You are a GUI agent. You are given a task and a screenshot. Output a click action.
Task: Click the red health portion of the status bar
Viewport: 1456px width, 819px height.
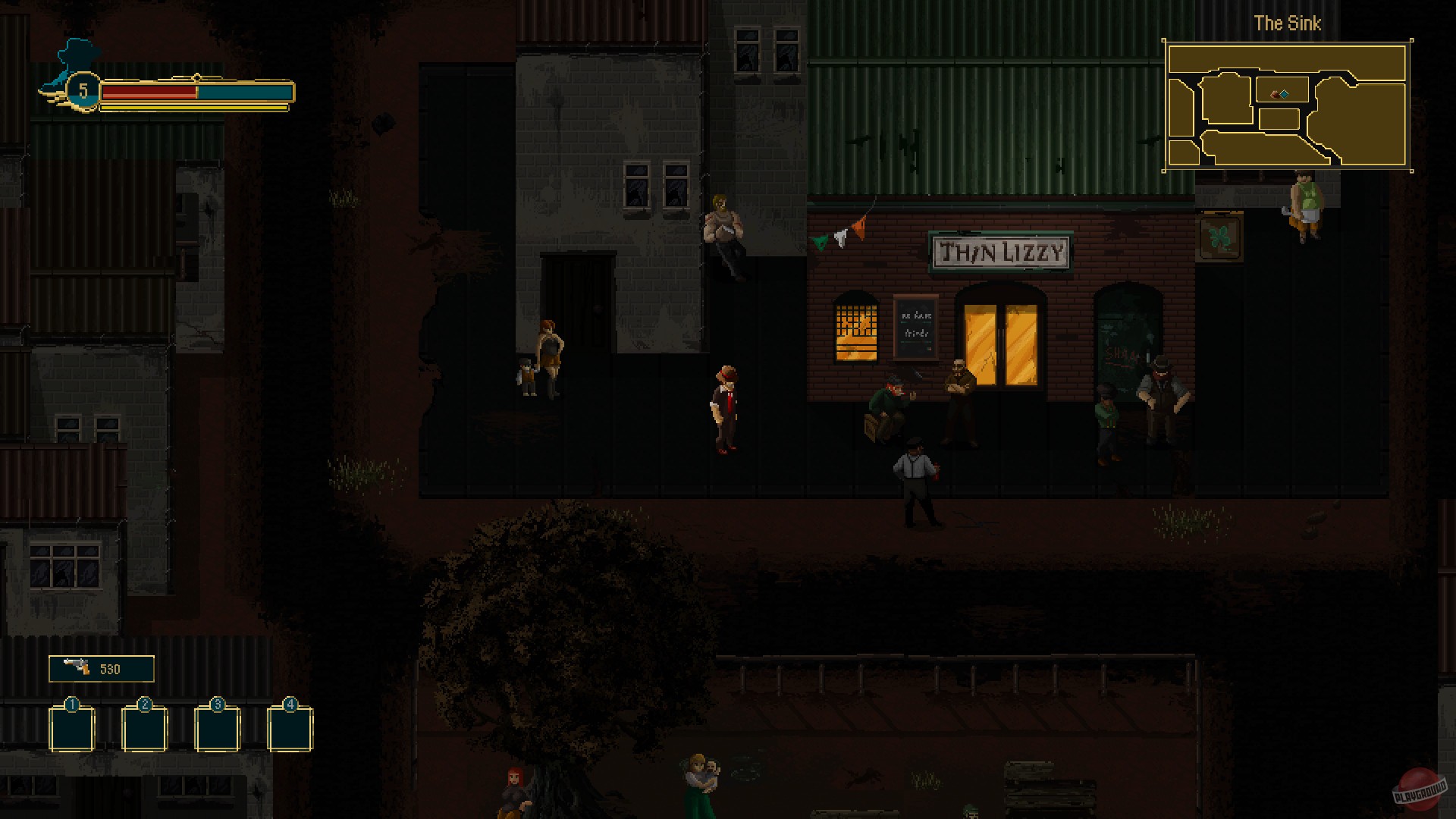tap(148, 94)
